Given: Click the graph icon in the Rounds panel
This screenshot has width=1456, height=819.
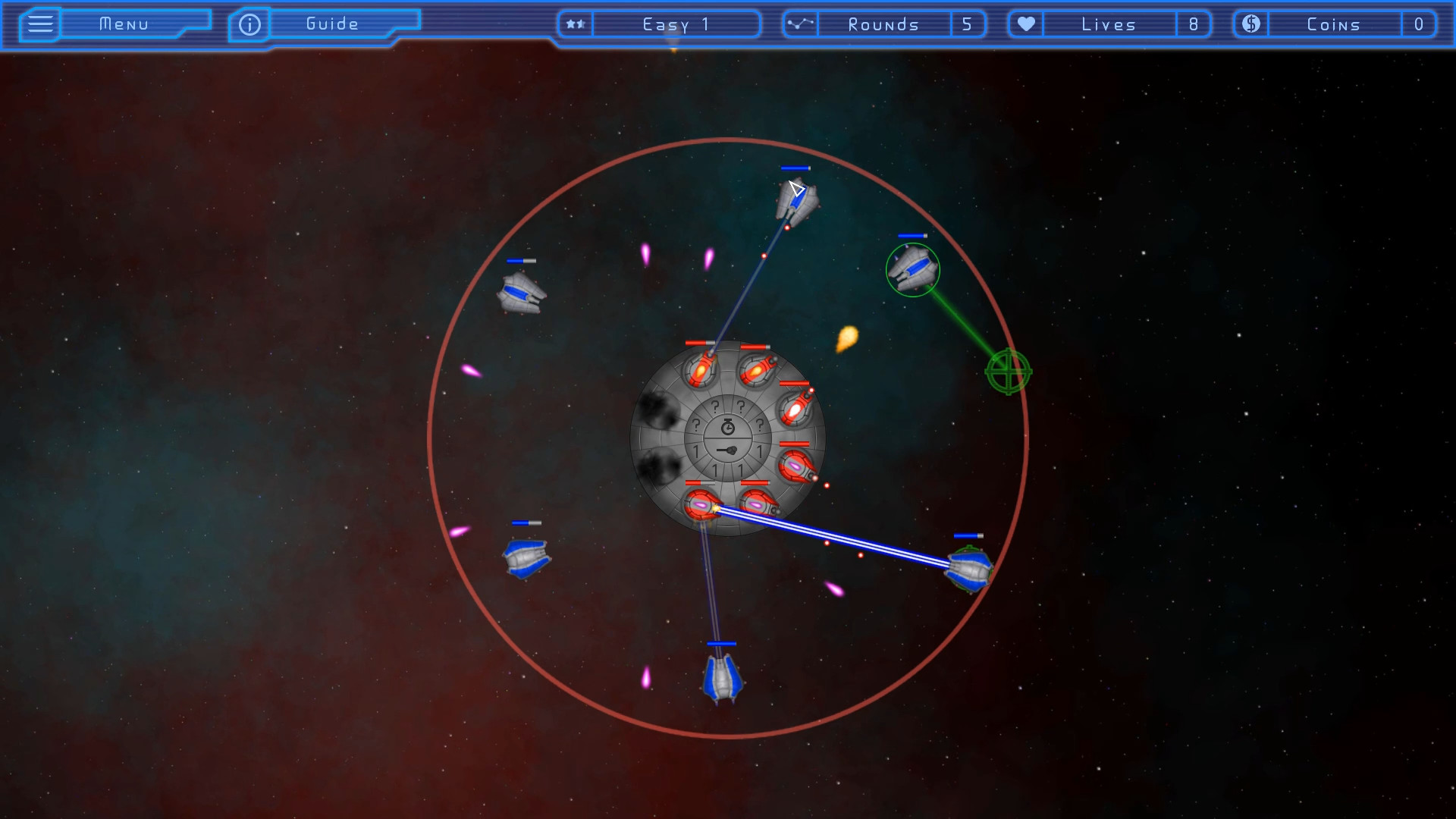Looking at the screenshot, I should pos(800,24).
